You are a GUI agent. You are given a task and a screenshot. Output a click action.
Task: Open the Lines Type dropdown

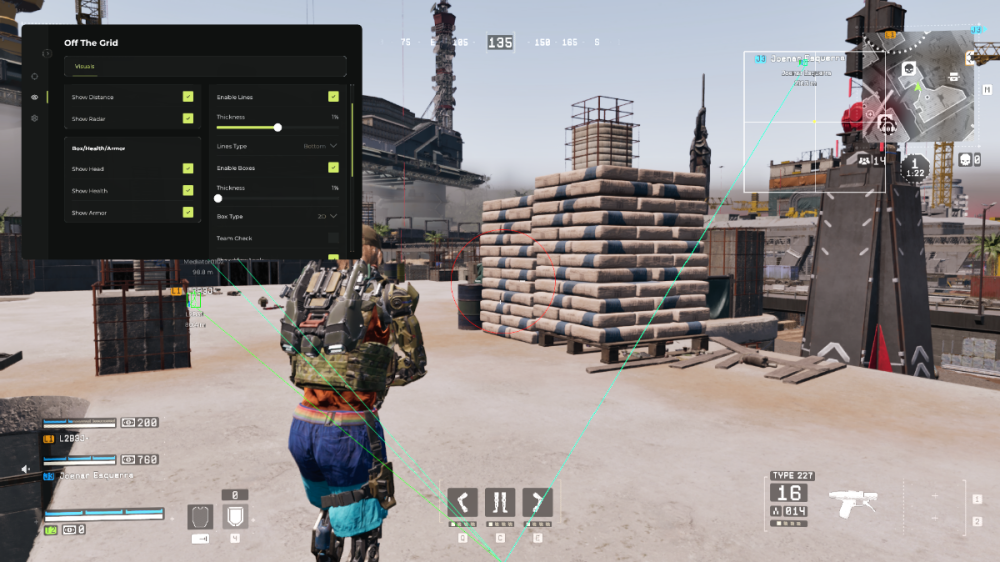[x=320, y=146]
